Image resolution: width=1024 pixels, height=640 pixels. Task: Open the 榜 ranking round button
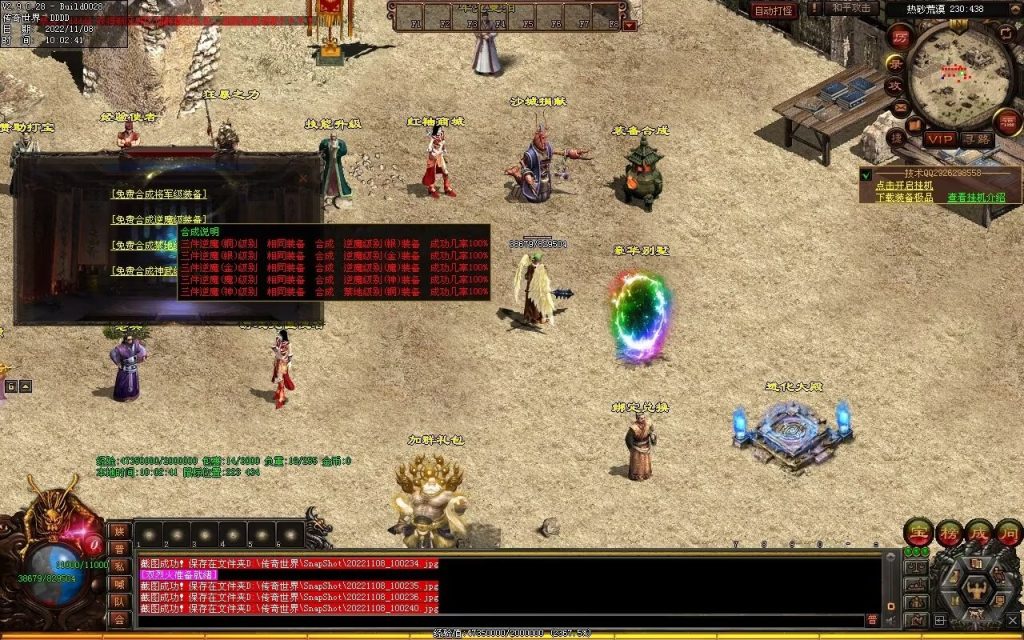949,532
